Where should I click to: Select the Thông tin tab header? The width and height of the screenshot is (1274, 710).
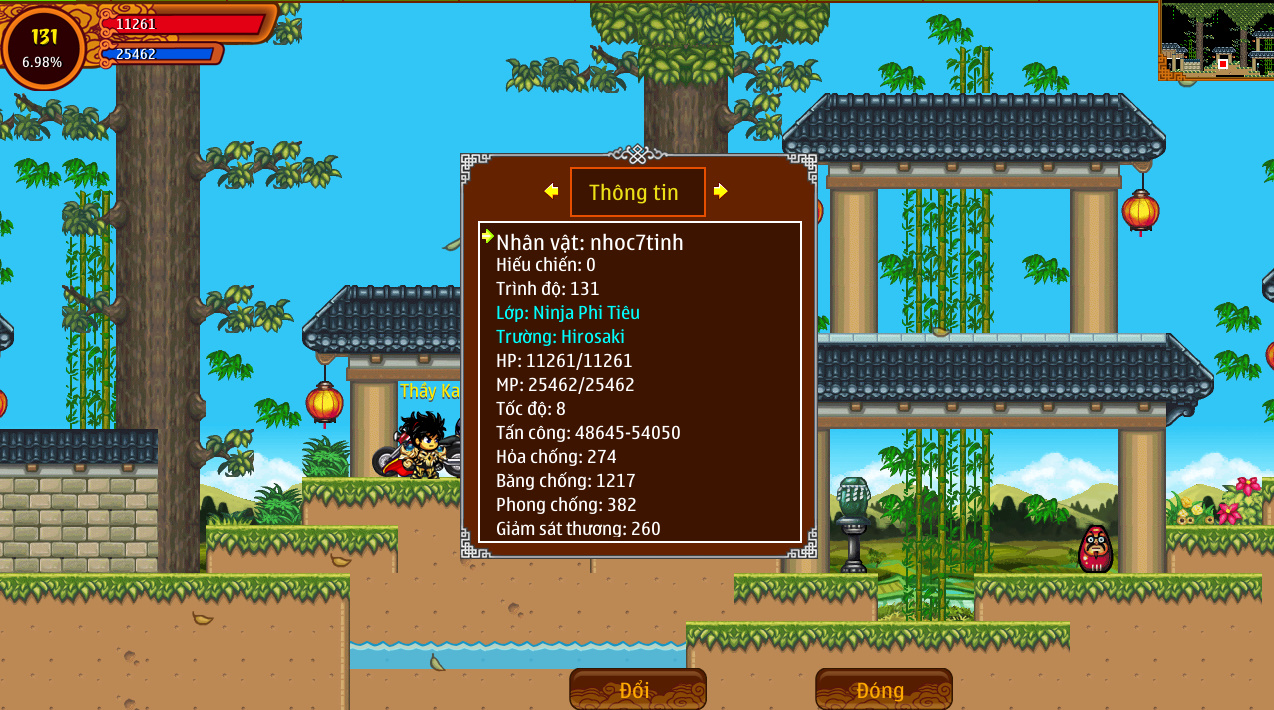[637, 192]
